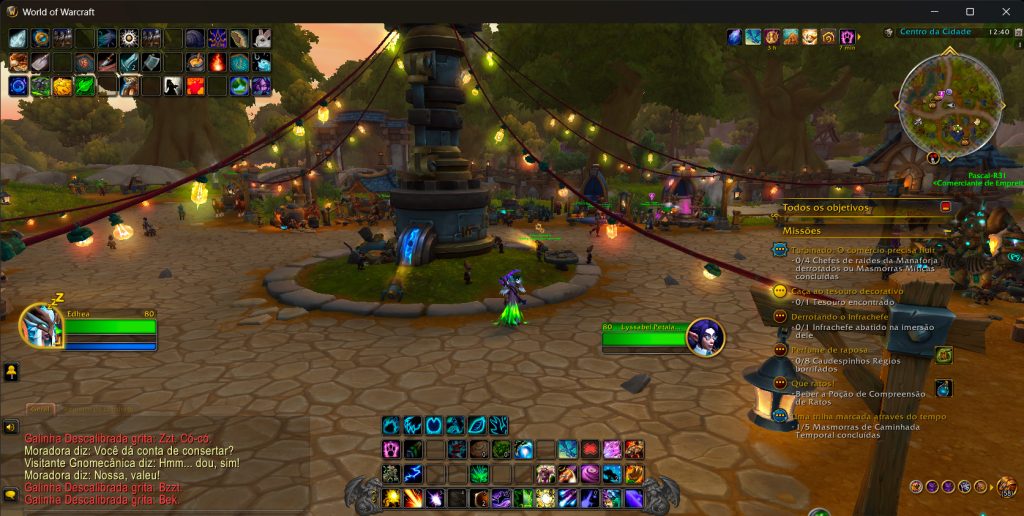Collapse the 'Todos os objetivos' tracker
1024x516 pixels.
pos(945,207)
